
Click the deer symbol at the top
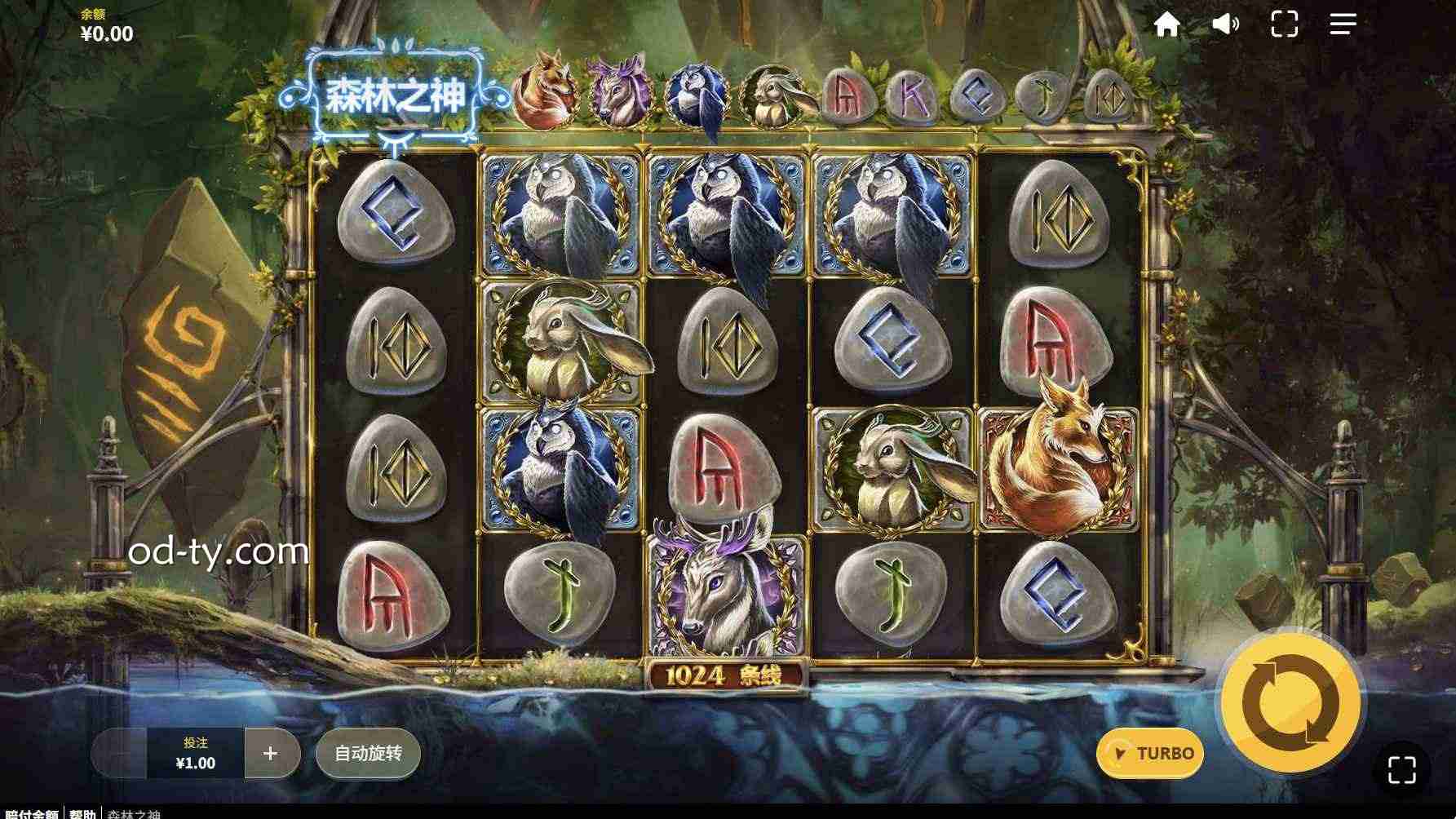[x=619, y=92]
